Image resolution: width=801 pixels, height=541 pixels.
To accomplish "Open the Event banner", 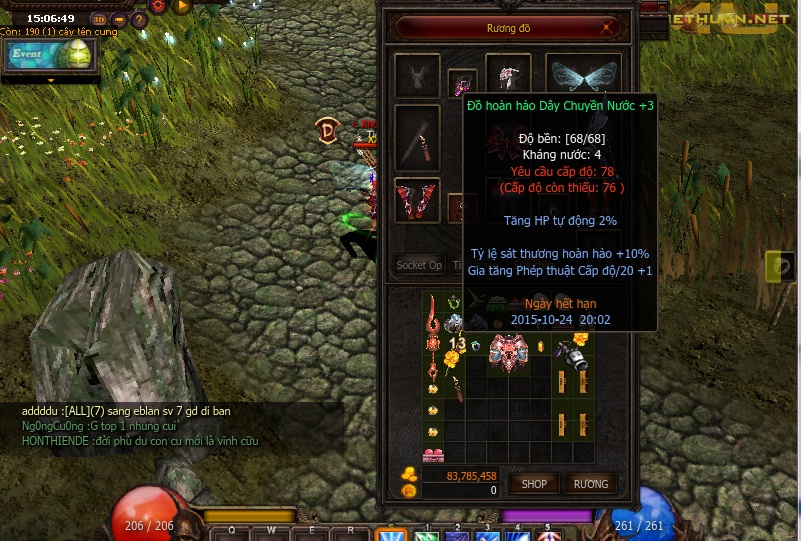I will 49,55.
